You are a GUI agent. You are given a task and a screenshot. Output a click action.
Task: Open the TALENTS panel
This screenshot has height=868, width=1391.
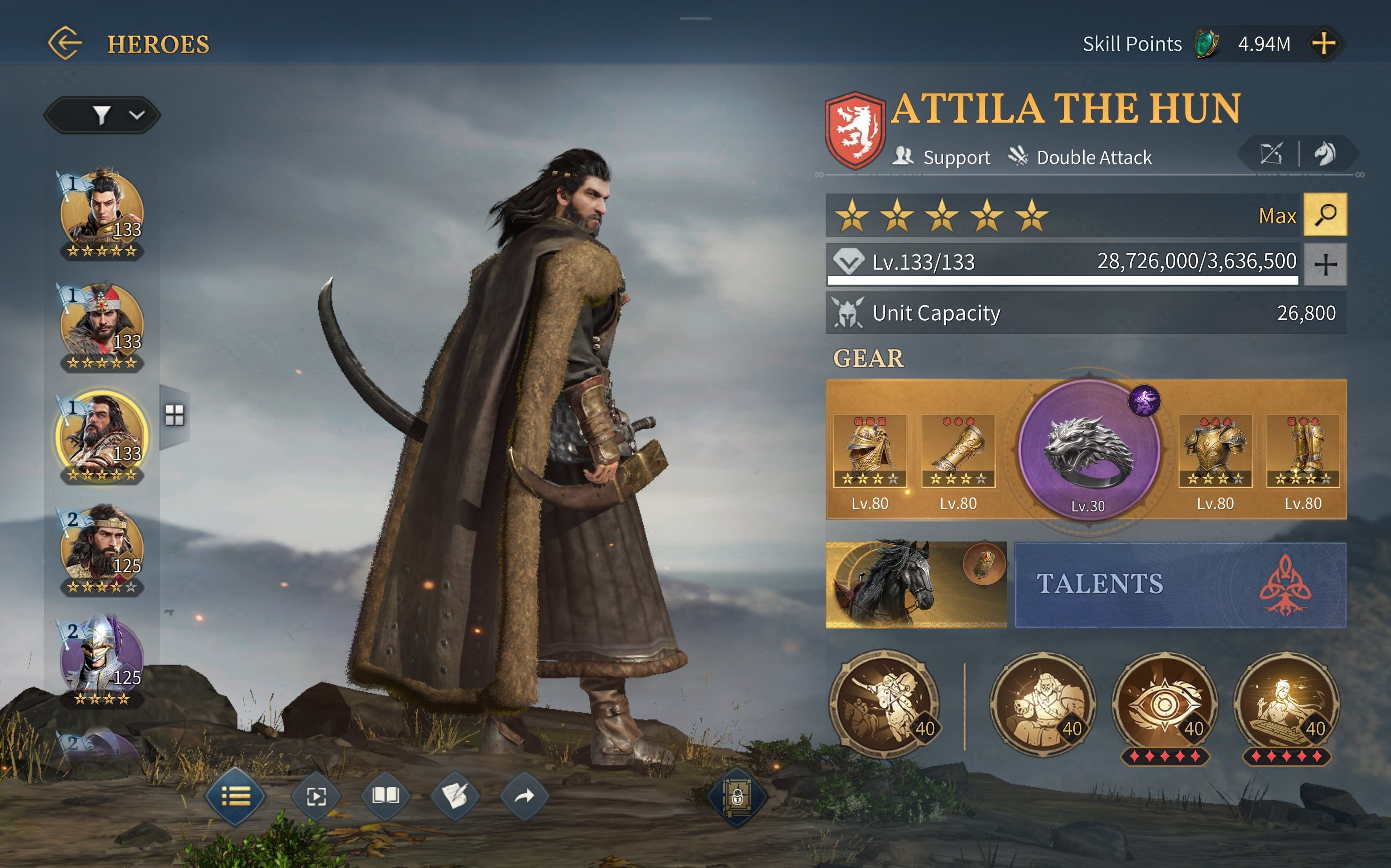(1180, 584)
